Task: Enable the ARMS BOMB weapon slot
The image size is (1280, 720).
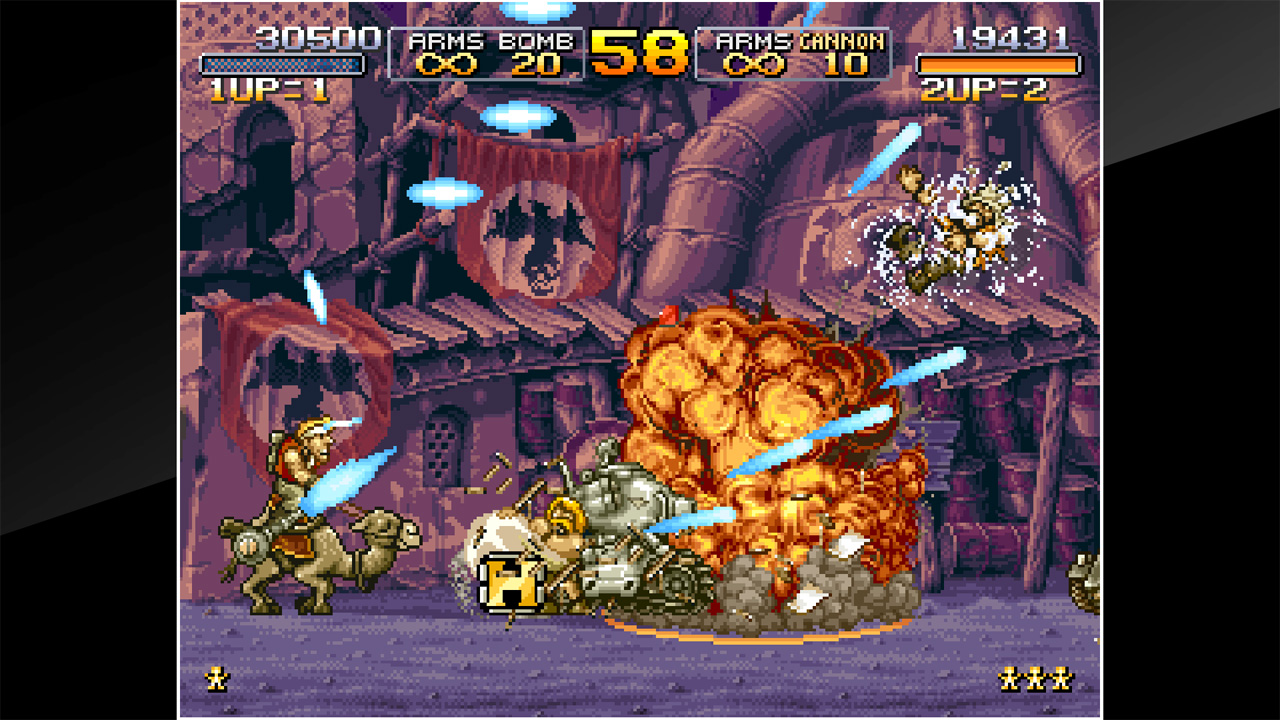Action: [x=488, y=55]
